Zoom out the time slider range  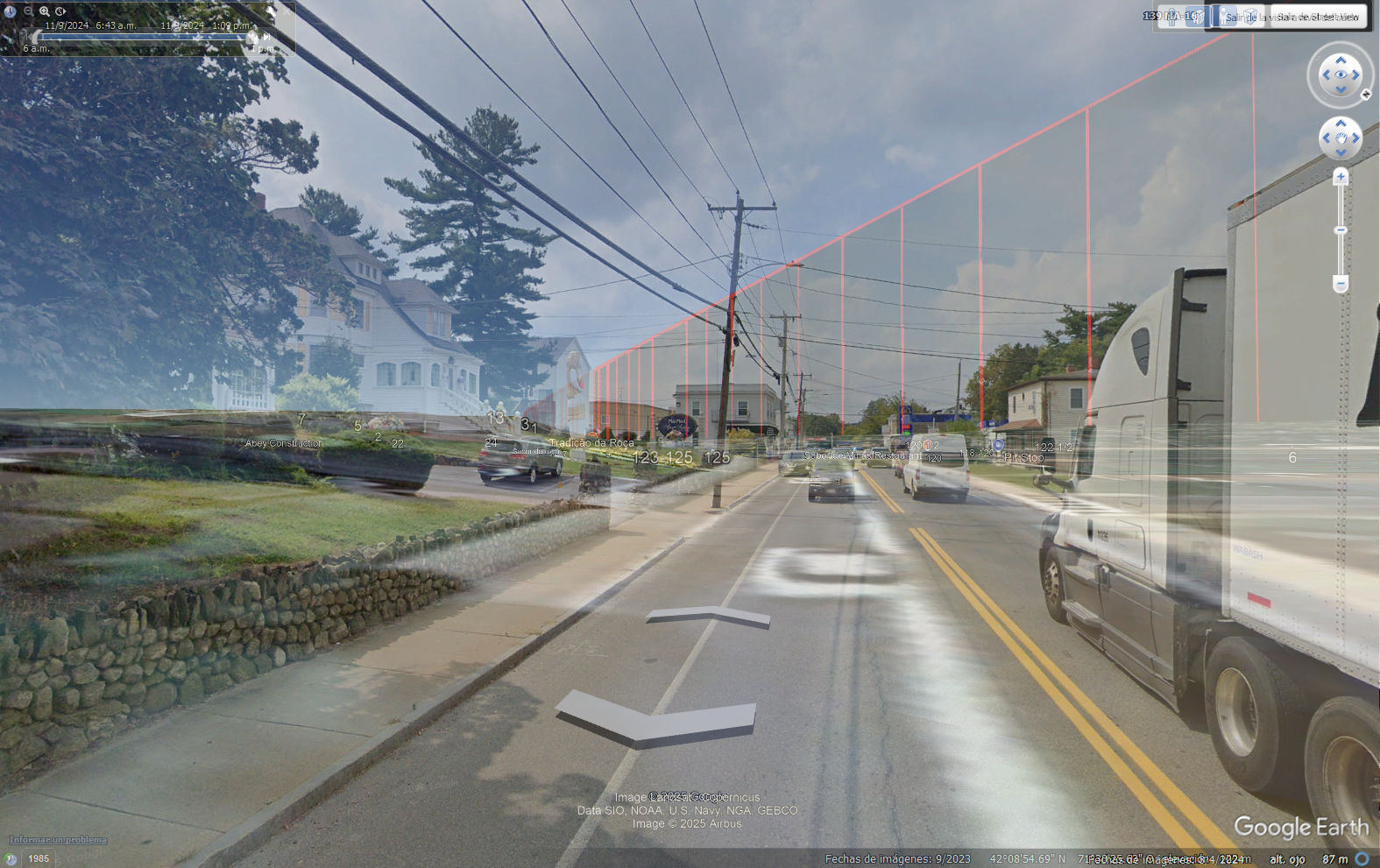(28, 11)
